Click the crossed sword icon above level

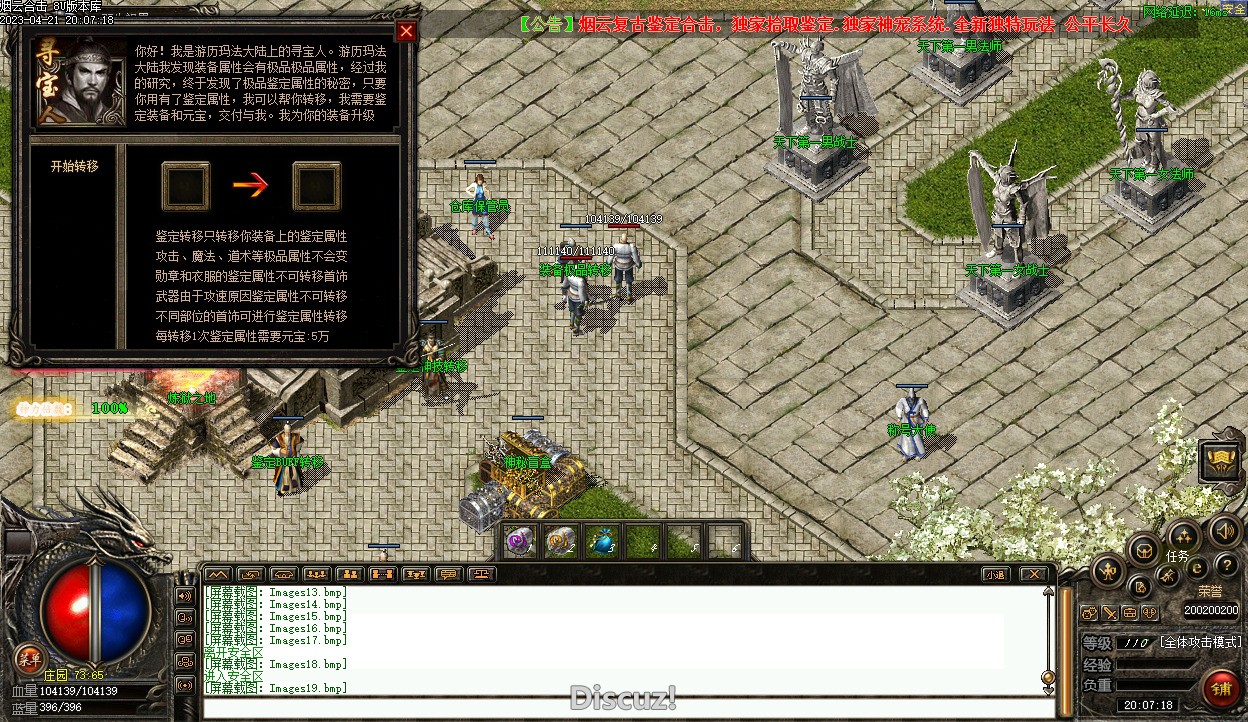pos(1109,613)
